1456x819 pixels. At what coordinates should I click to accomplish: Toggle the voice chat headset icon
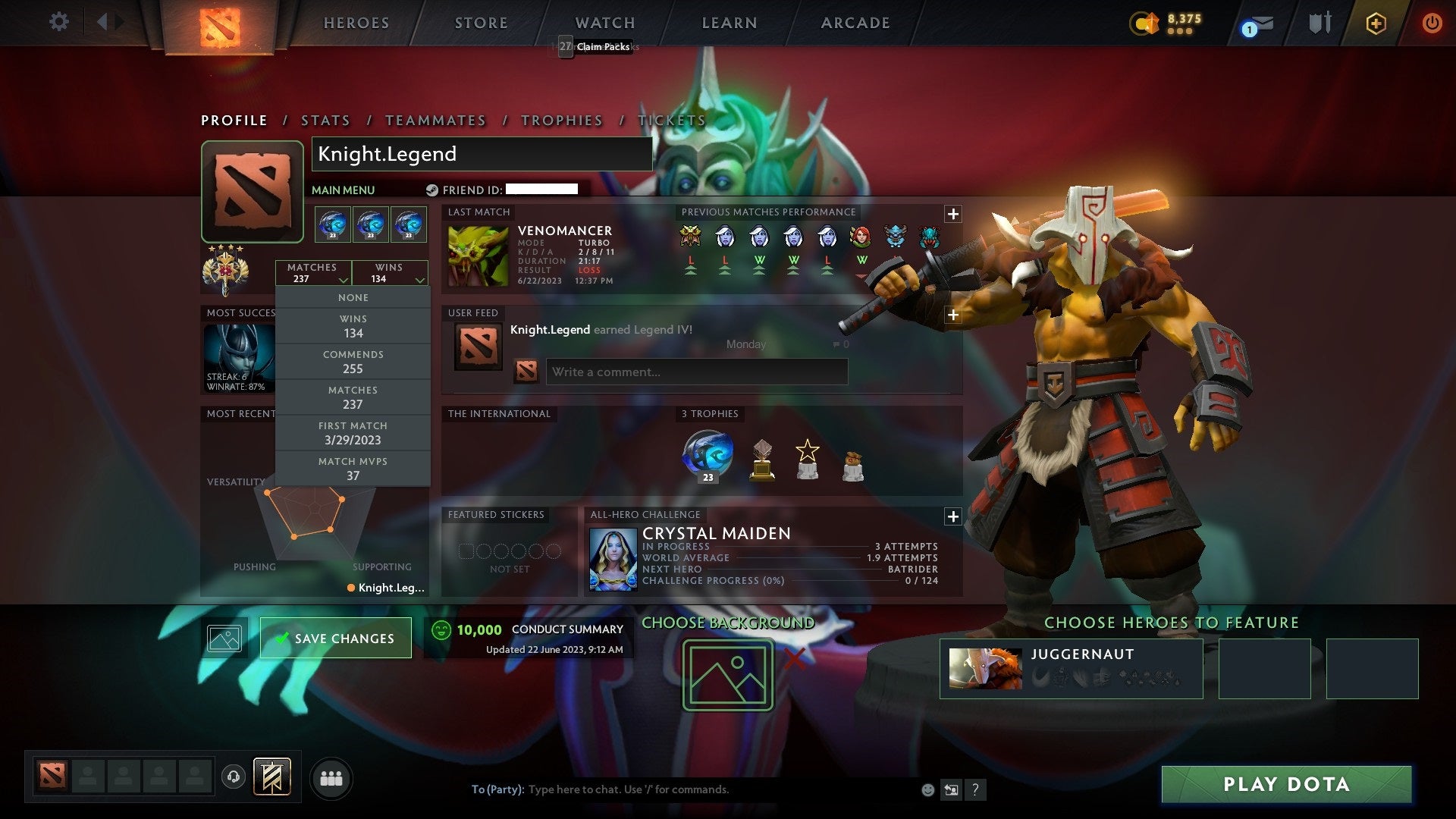click(232, 777)
